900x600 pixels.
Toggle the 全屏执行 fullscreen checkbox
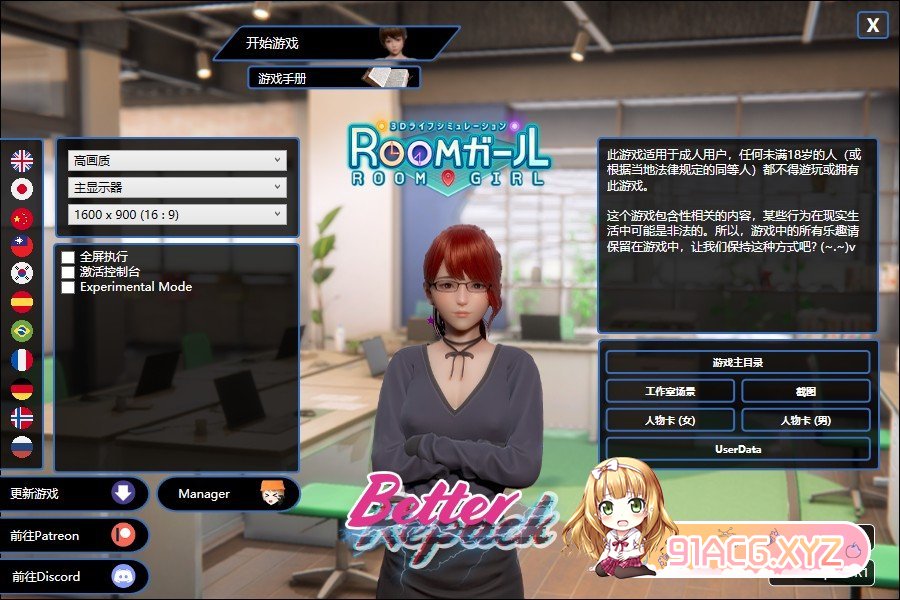point(68,257)
